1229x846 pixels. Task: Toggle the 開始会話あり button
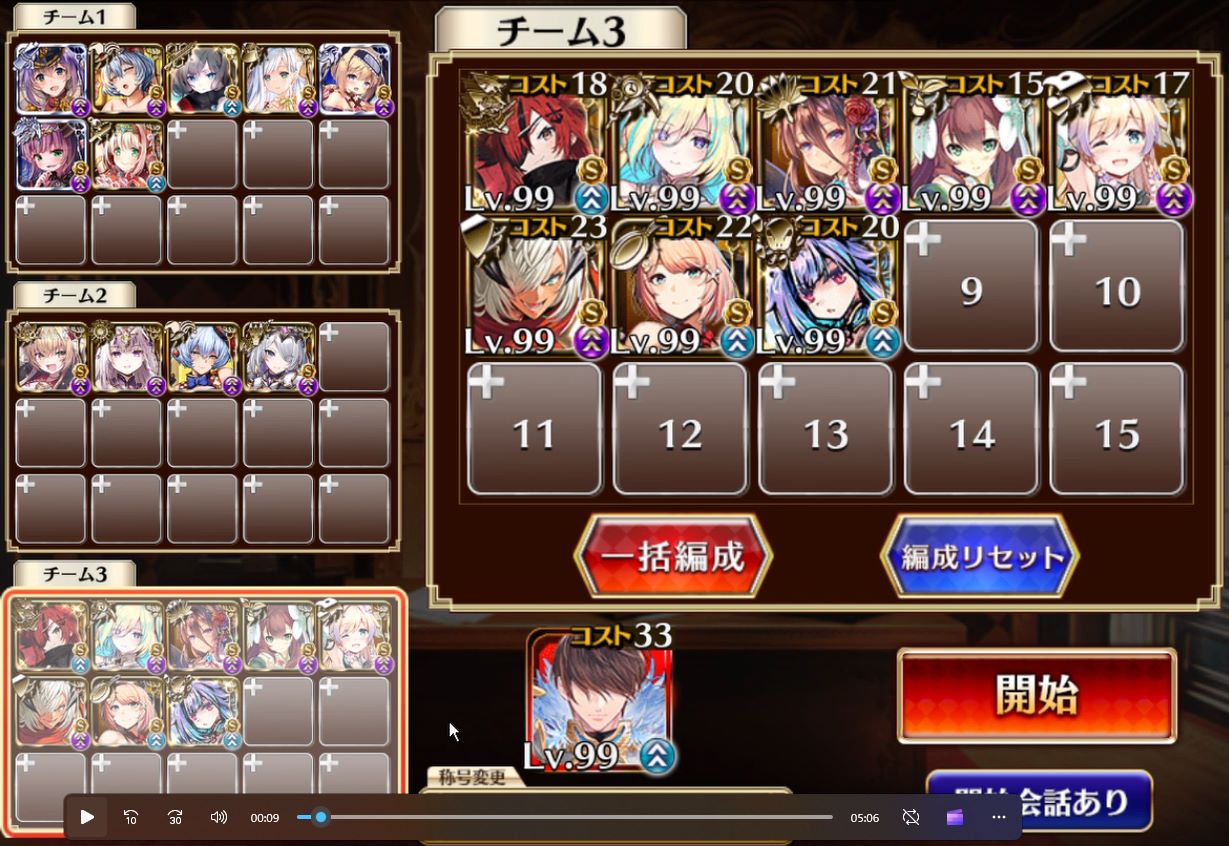1040,799
